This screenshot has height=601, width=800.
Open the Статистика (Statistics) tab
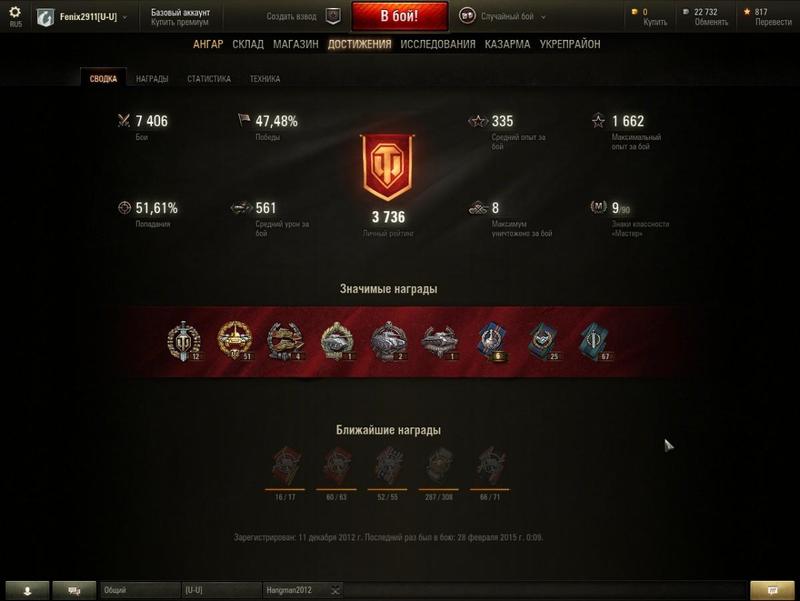click(209, 79)
